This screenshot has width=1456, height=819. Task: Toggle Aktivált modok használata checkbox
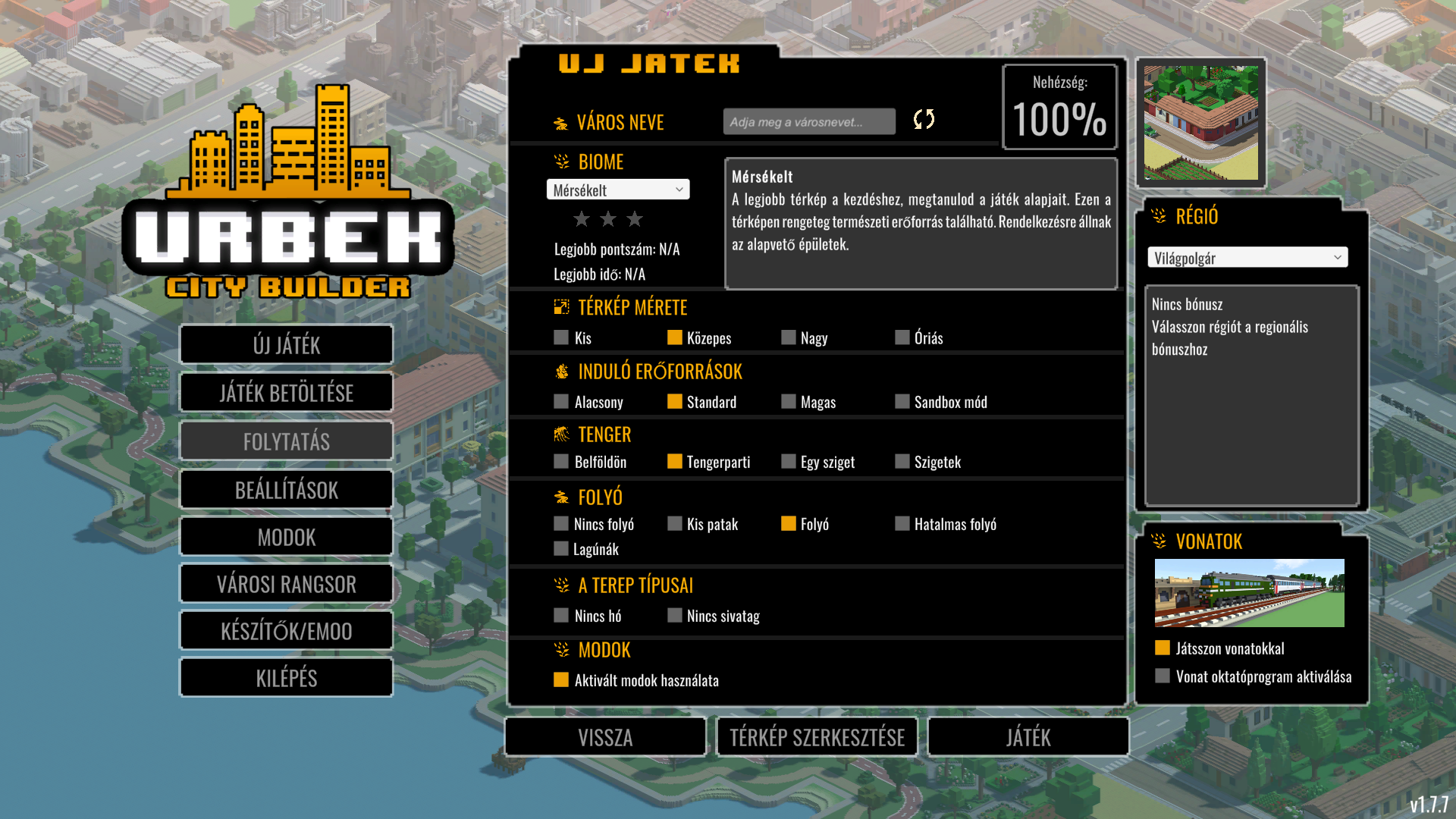click(x=561, y=680)
